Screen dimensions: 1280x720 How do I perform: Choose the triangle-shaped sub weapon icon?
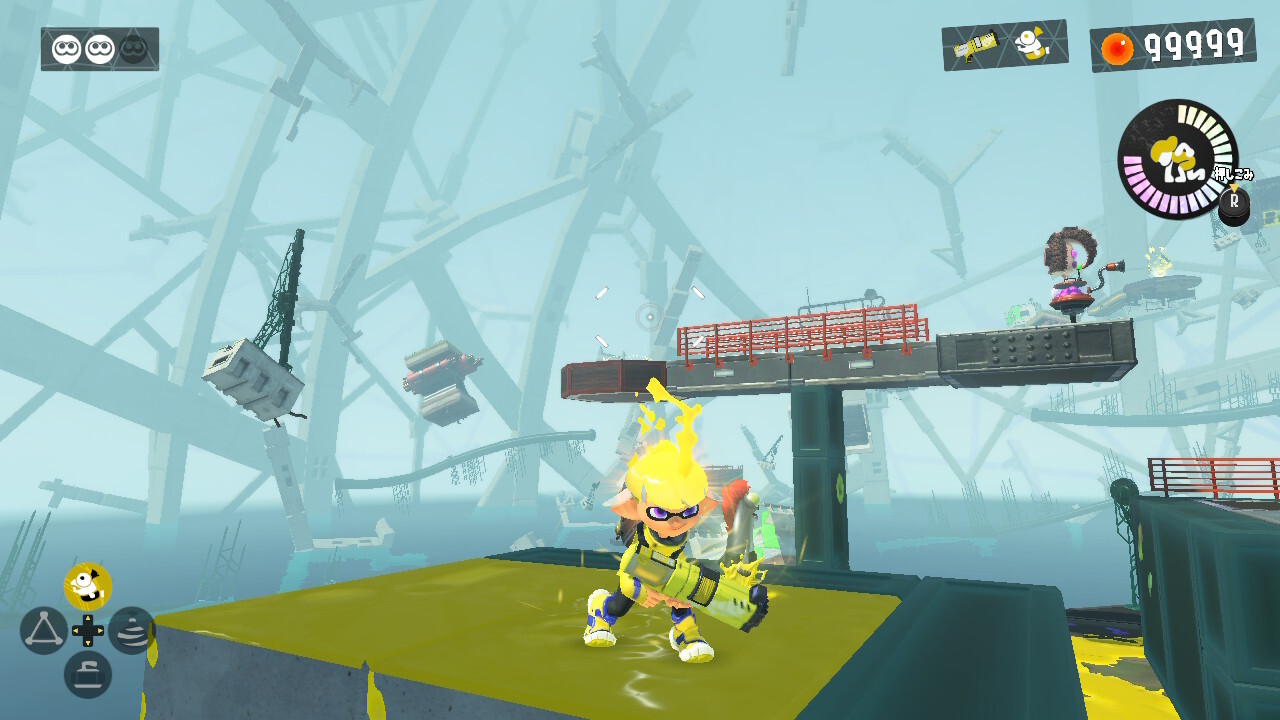pyautogui.click(x=43, y=631)
